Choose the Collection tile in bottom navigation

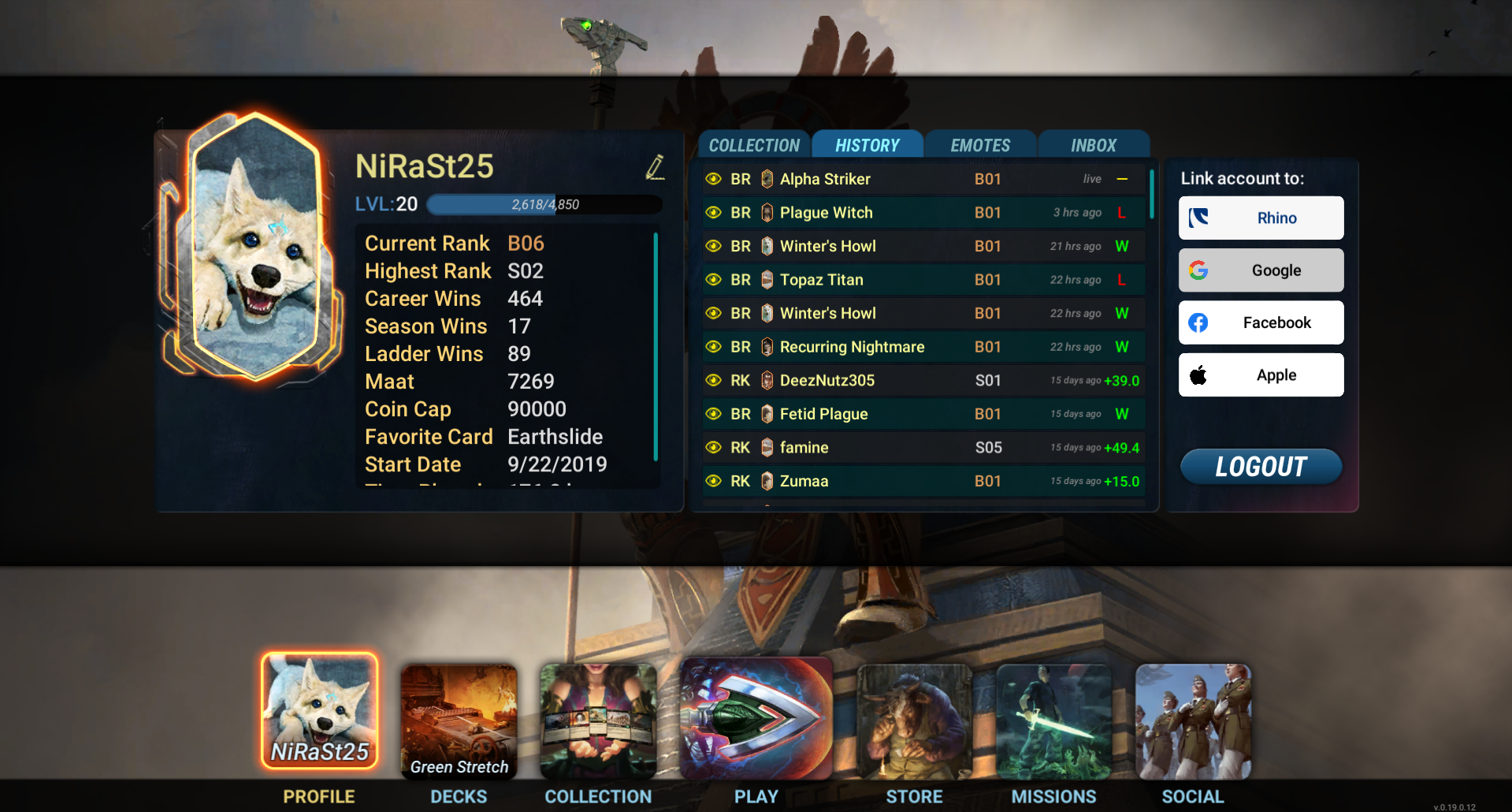coord(598,721)
